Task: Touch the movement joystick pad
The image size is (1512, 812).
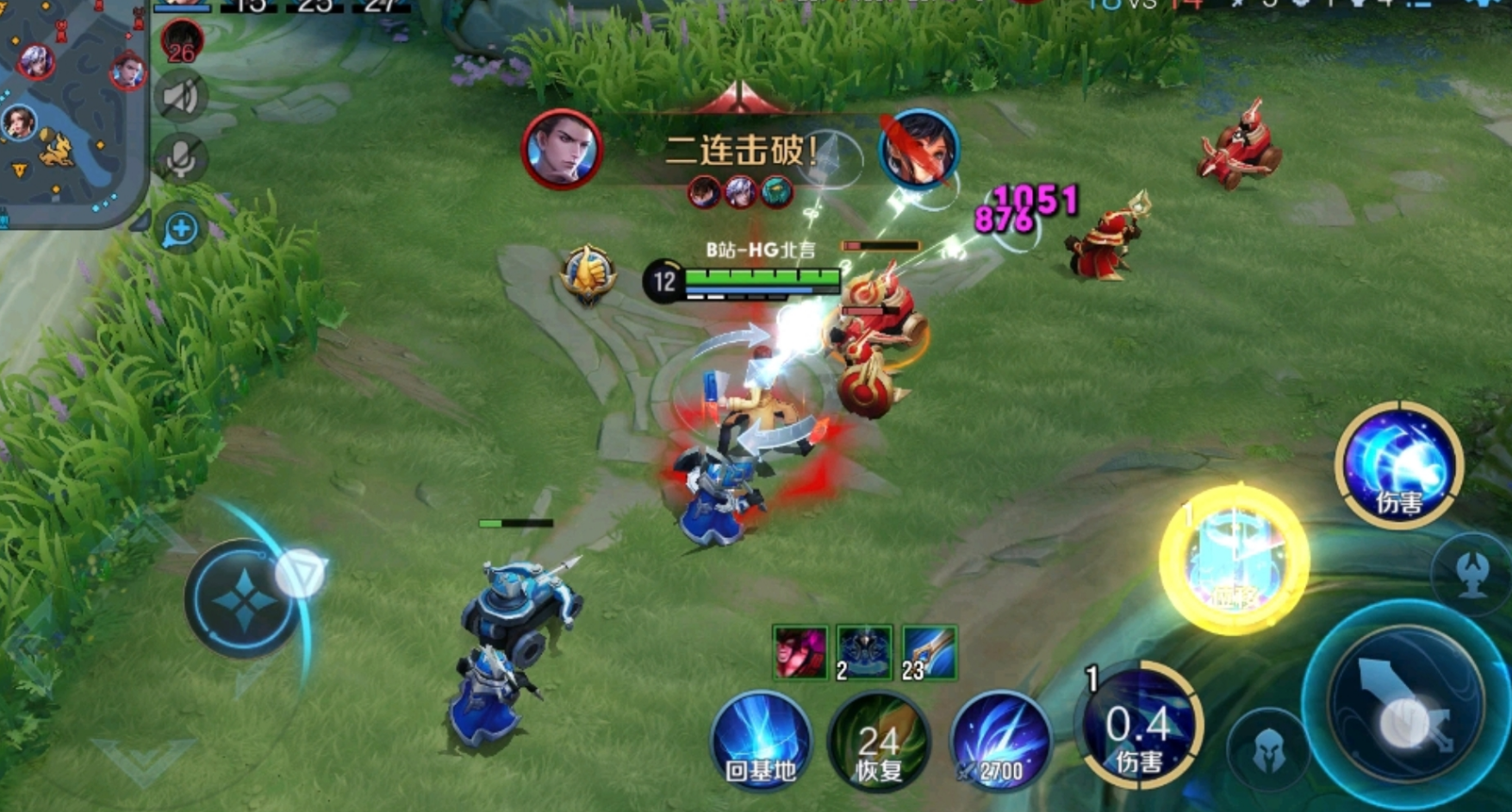Action: [246, 598]
